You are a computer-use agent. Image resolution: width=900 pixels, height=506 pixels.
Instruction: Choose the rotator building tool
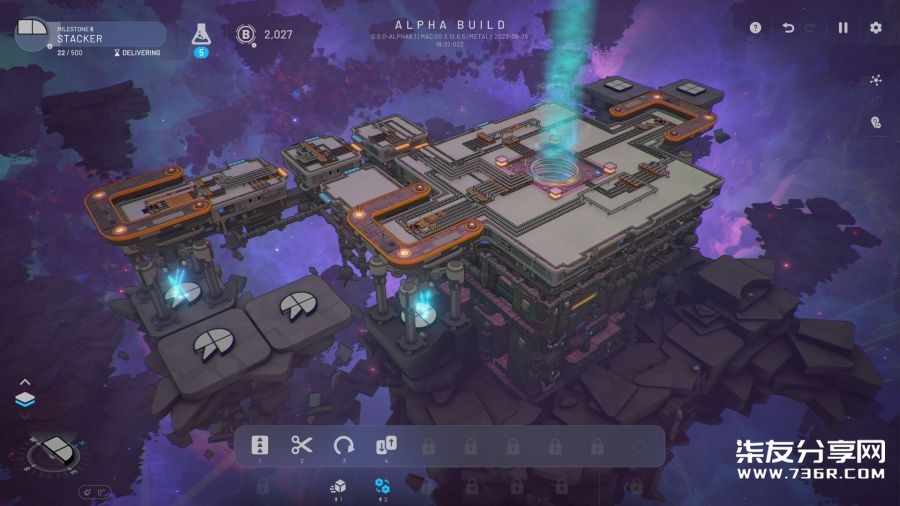tap(344, 446)
